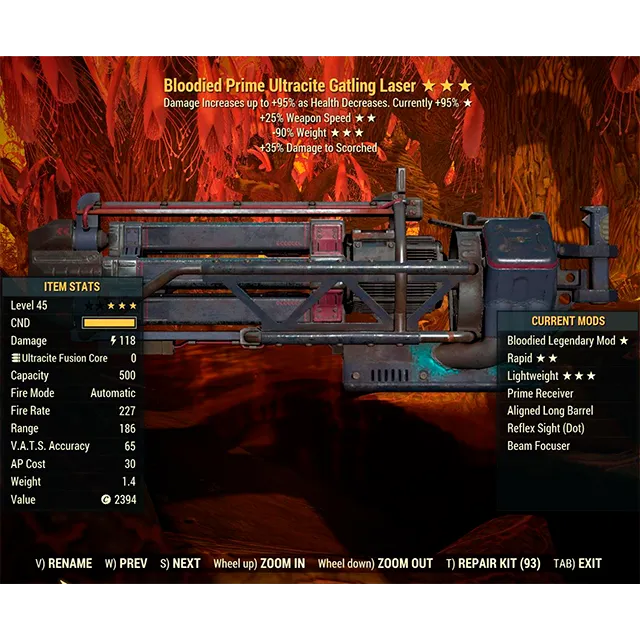
Task: Go to the previous item with PREV
Action: coord(126,564)
